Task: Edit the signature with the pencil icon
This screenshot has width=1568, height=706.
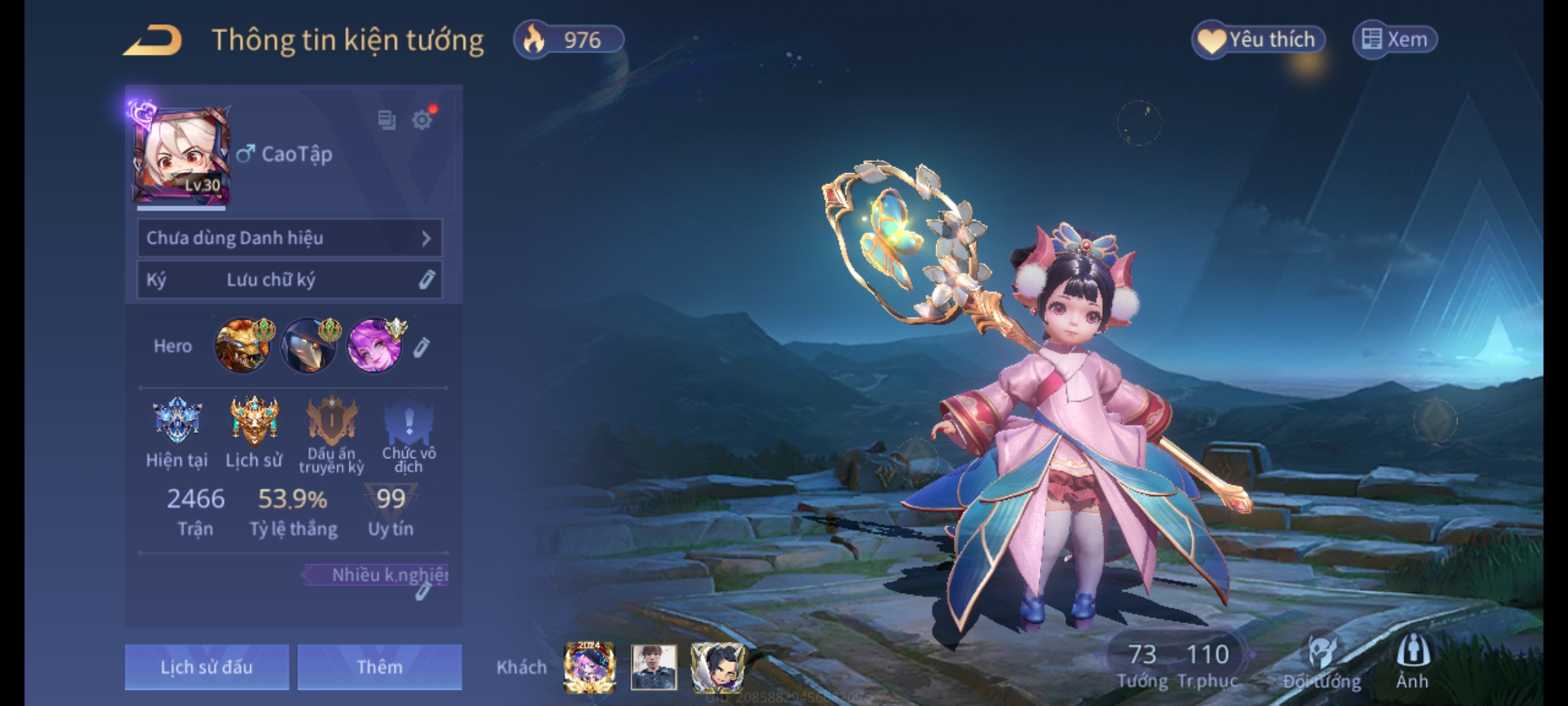Action: [x=426, y=280]
